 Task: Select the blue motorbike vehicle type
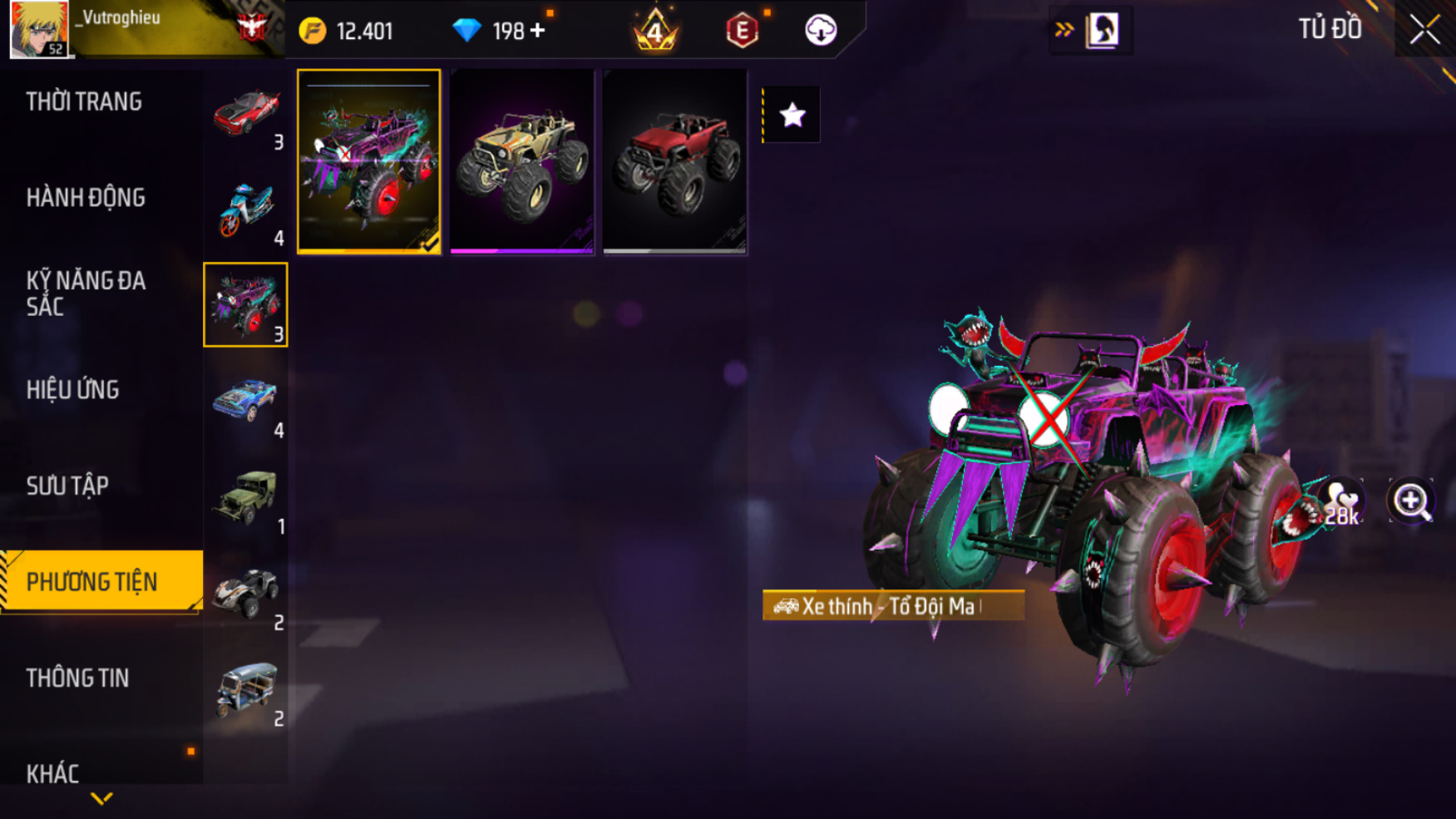pos(245,210)
